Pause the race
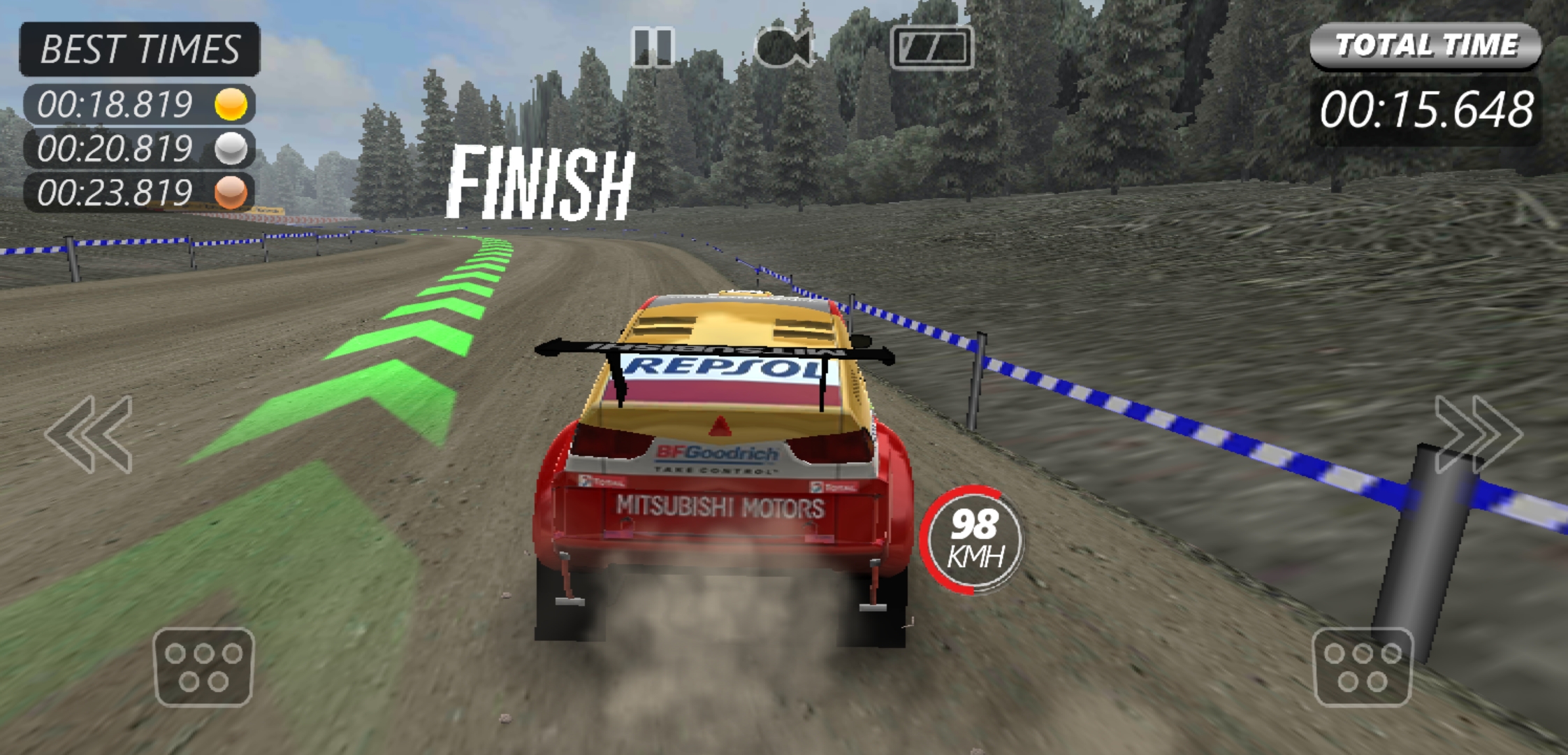The width and height of the screenshot is (1568, 755). [652, 48]
